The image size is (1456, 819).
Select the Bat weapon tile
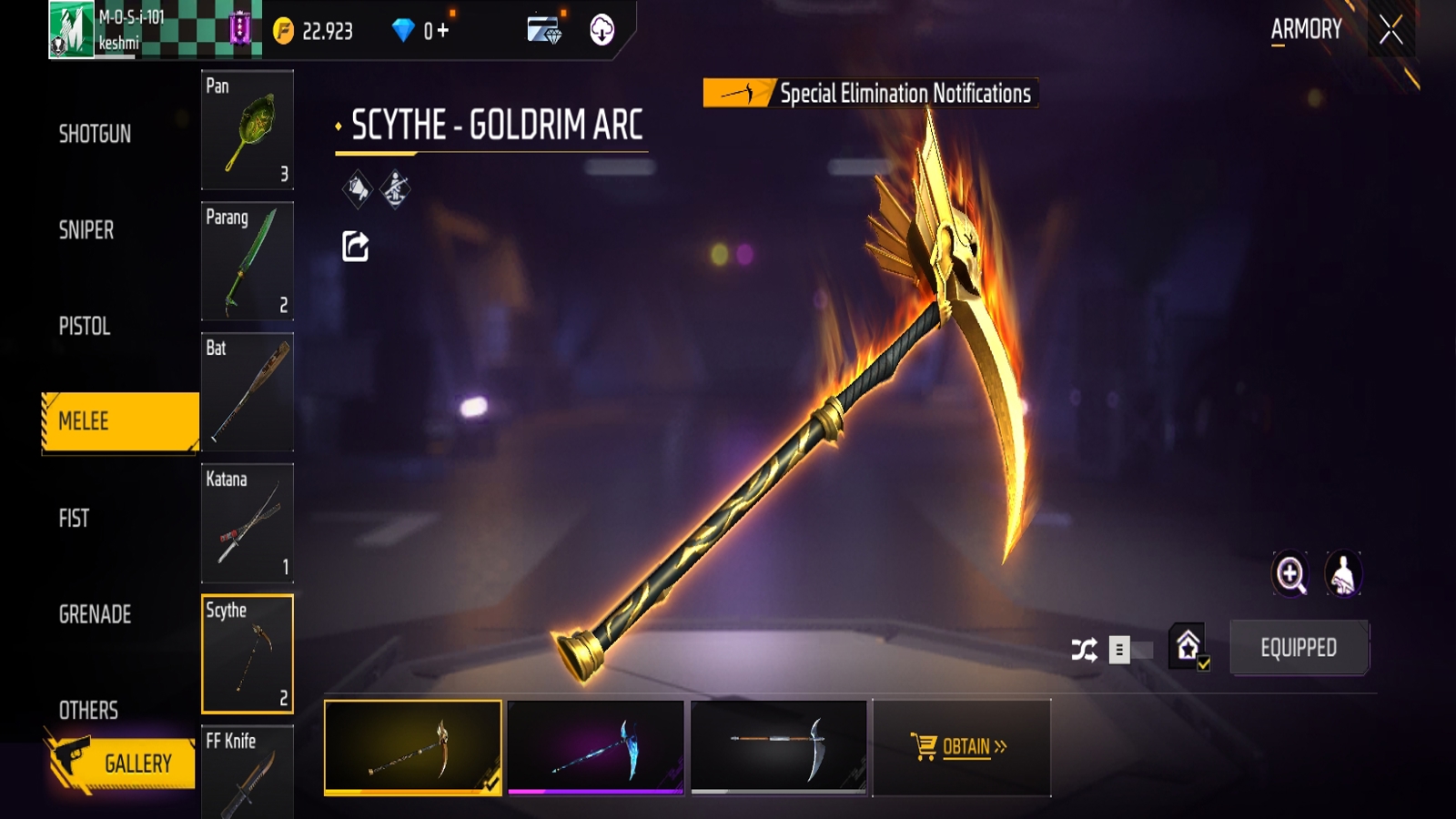tap(247, 392)
